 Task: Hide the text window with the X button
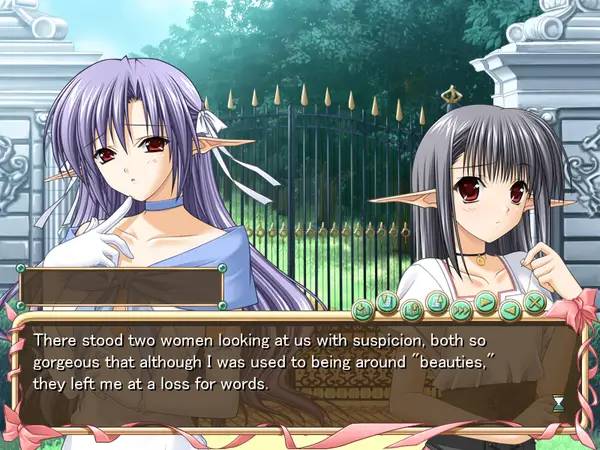(x=535, y=302)
